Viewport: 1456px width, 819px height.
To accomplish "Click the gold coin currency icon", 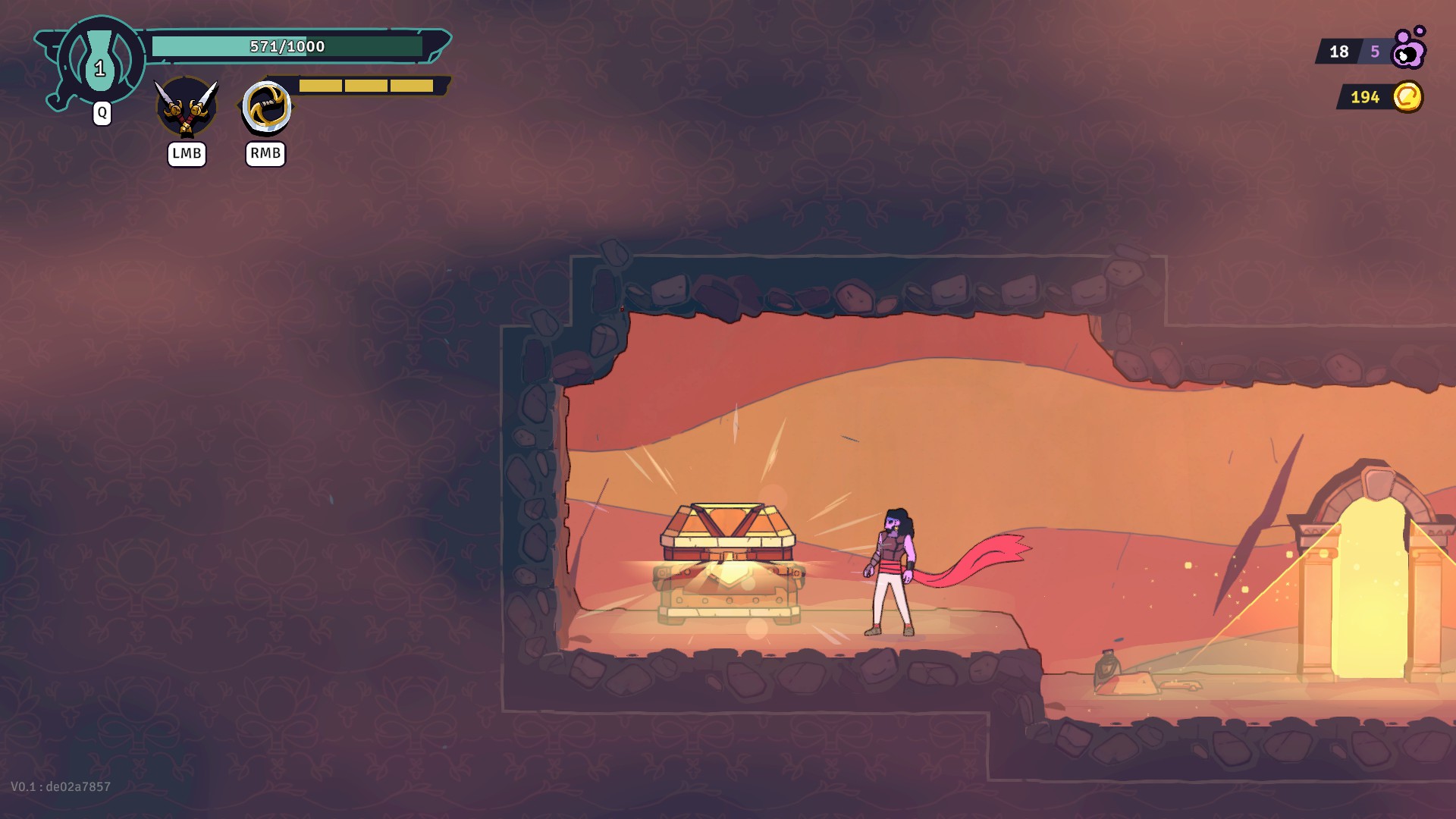I will 1407,97.
